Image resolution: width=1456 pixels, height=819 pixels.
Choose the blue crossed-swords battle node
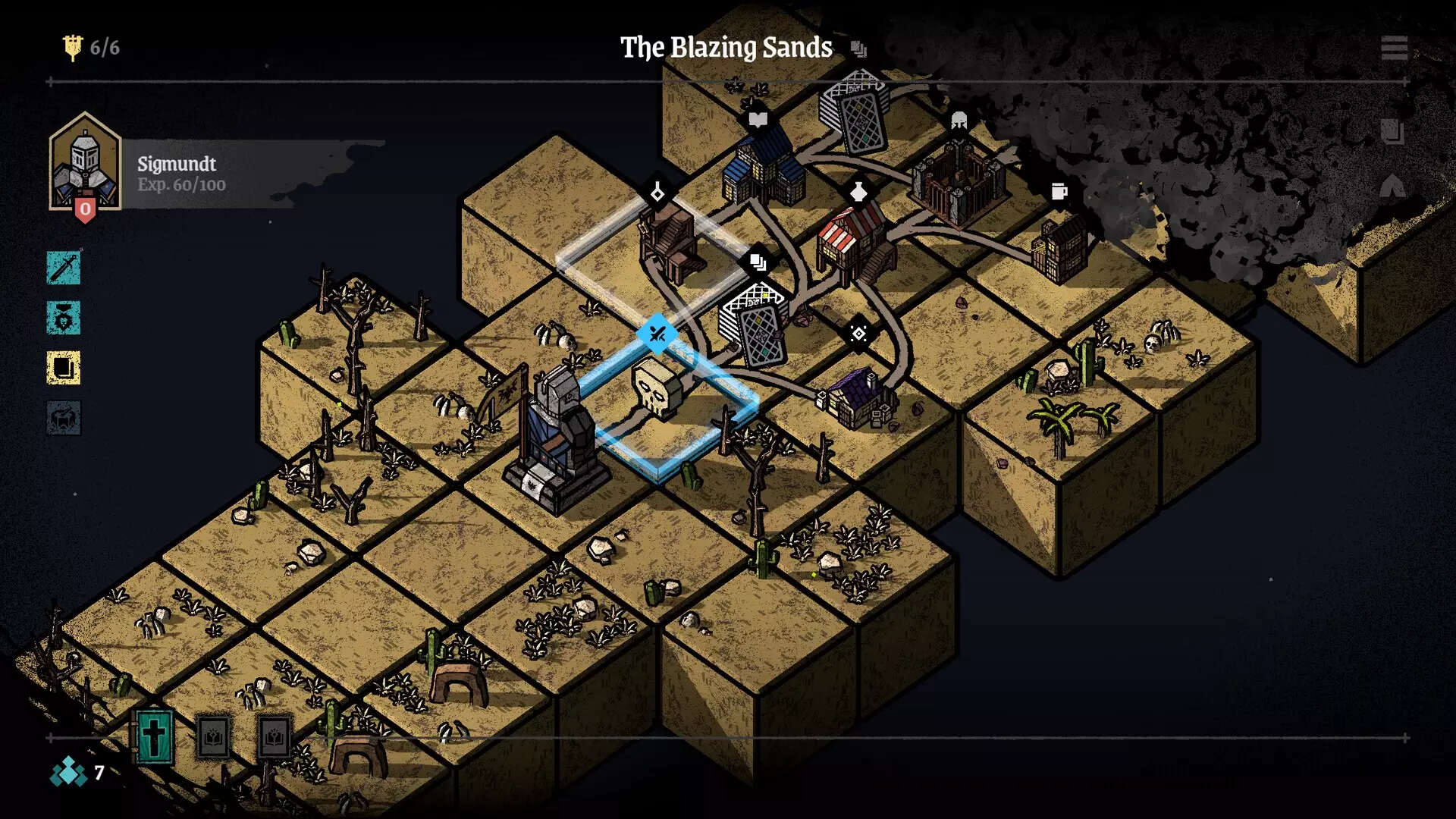coord(657,333)
